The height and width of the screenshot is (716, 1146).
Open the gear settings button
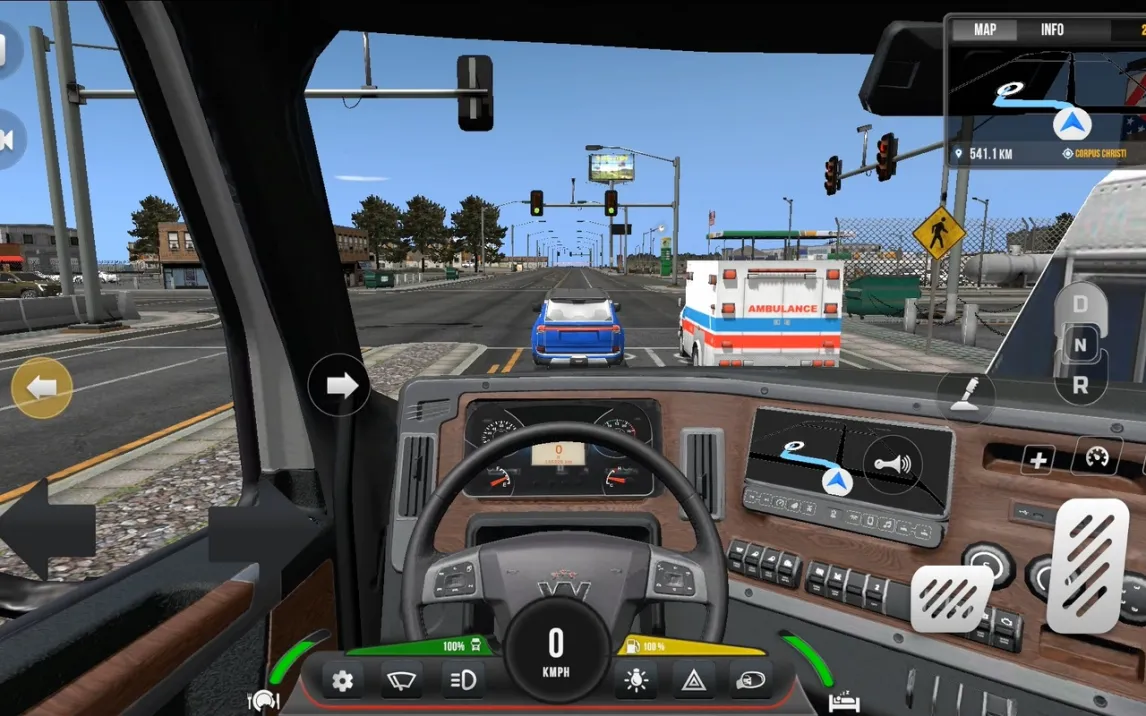click(x=342, y=682)
